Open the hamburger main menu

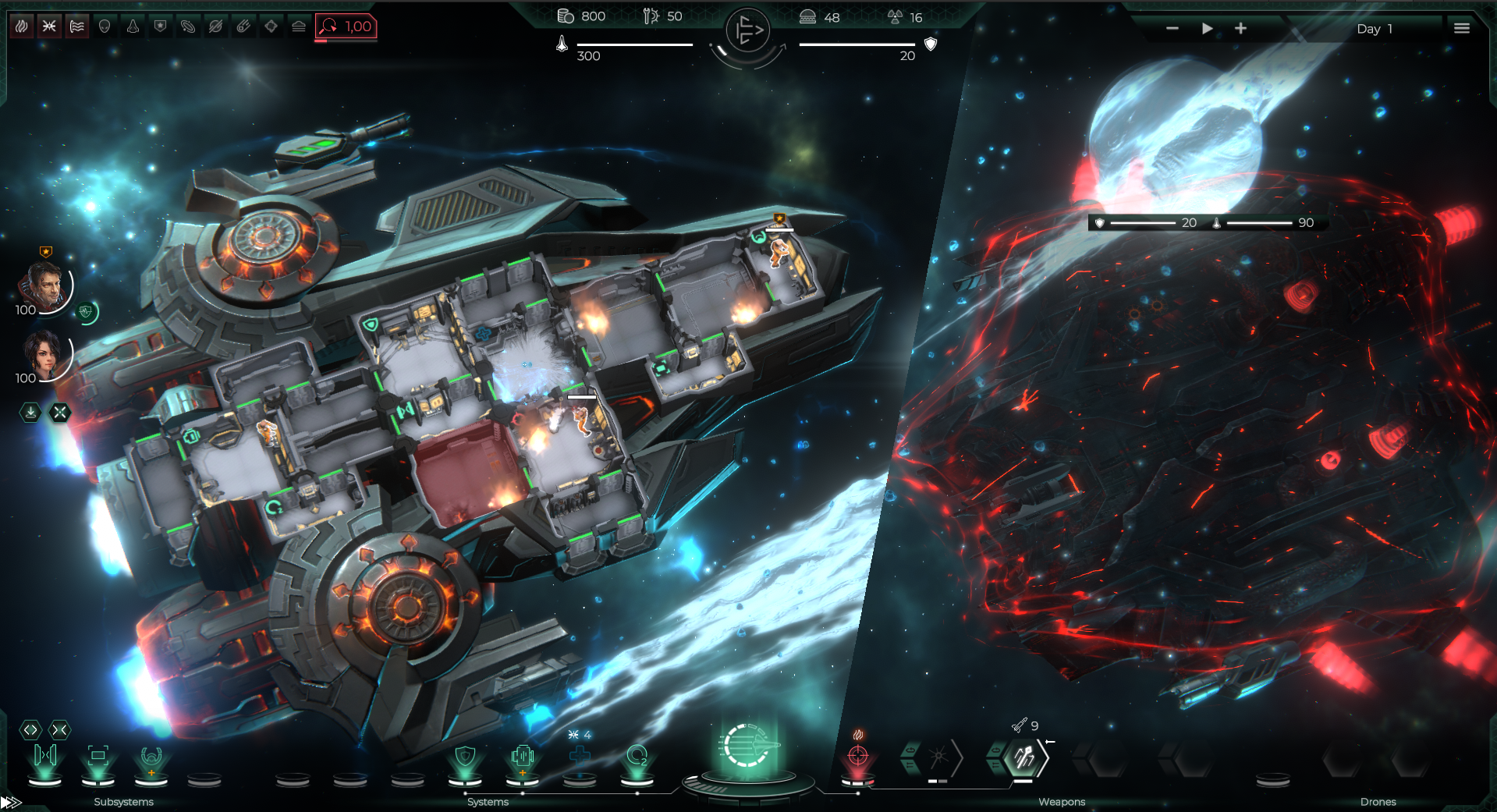point(1461,28)
